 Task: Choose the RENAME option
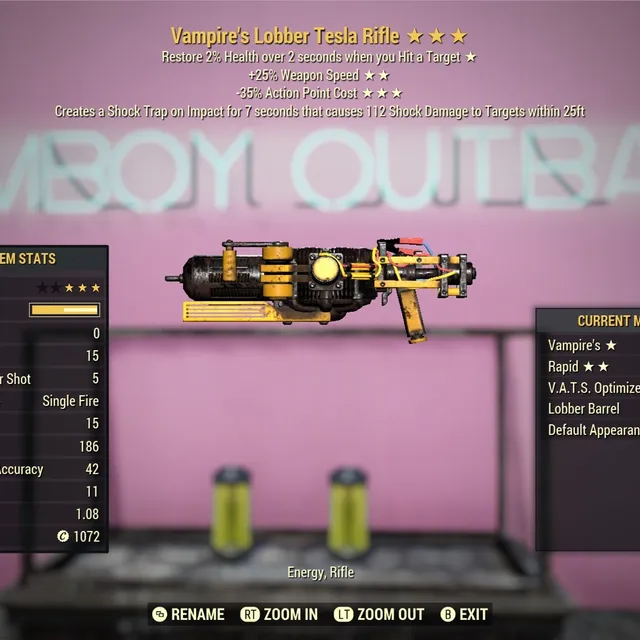pos(190,614)
